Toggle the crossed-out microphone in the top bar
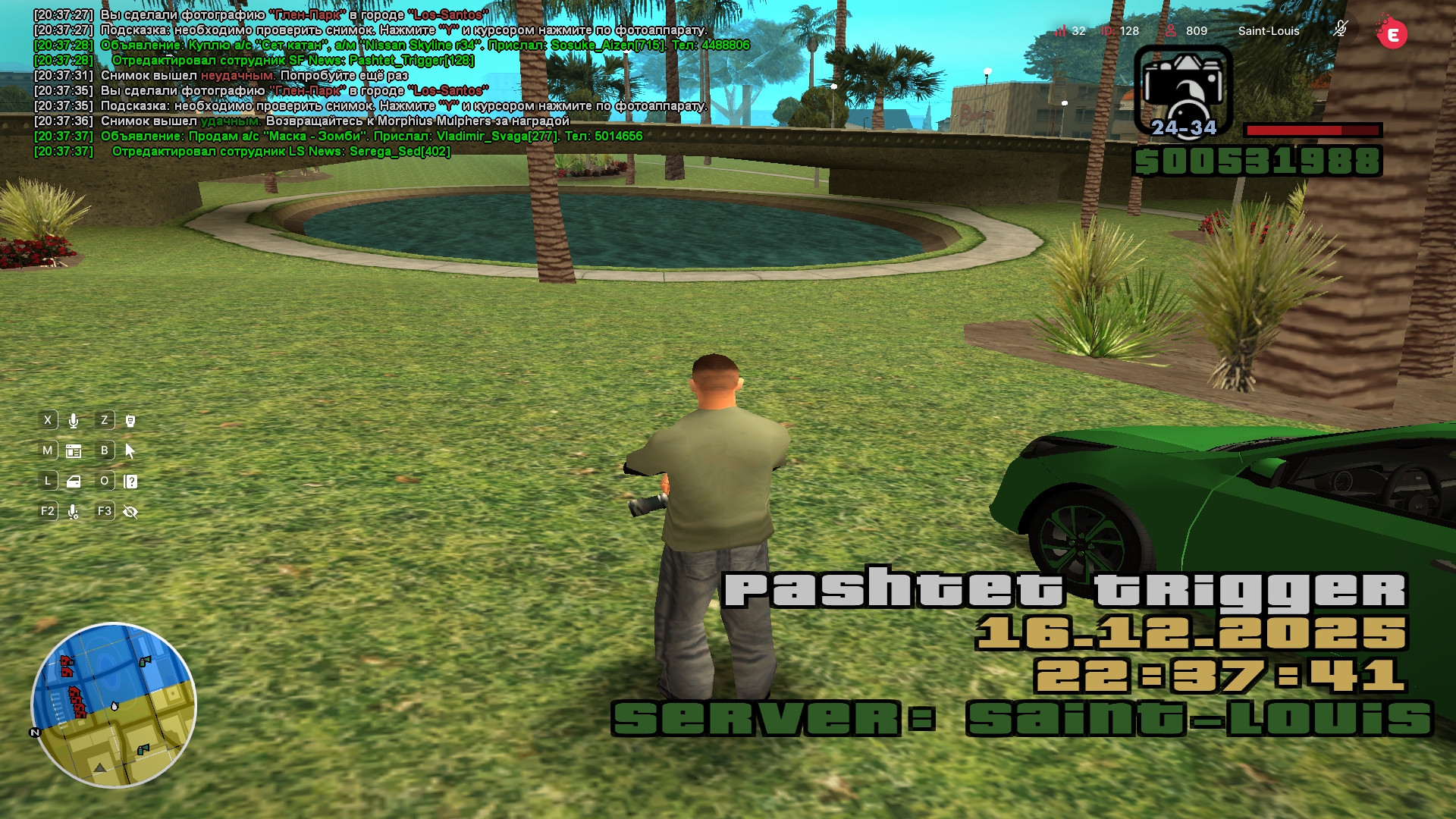Screen dimensions: 1456x819 click(x=1341, y=30)
